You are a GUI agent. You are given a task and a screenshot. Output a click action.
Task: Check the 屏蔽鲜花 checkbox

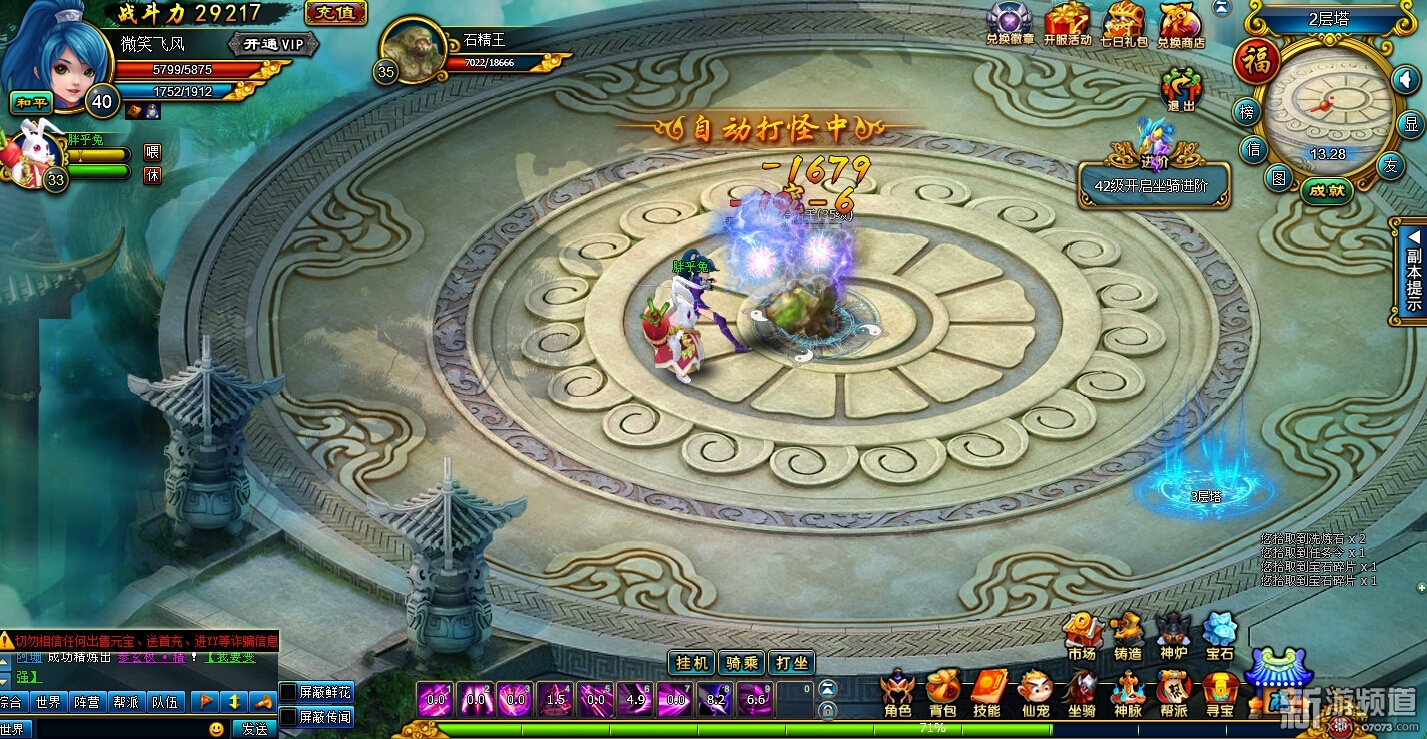point(287,692)
